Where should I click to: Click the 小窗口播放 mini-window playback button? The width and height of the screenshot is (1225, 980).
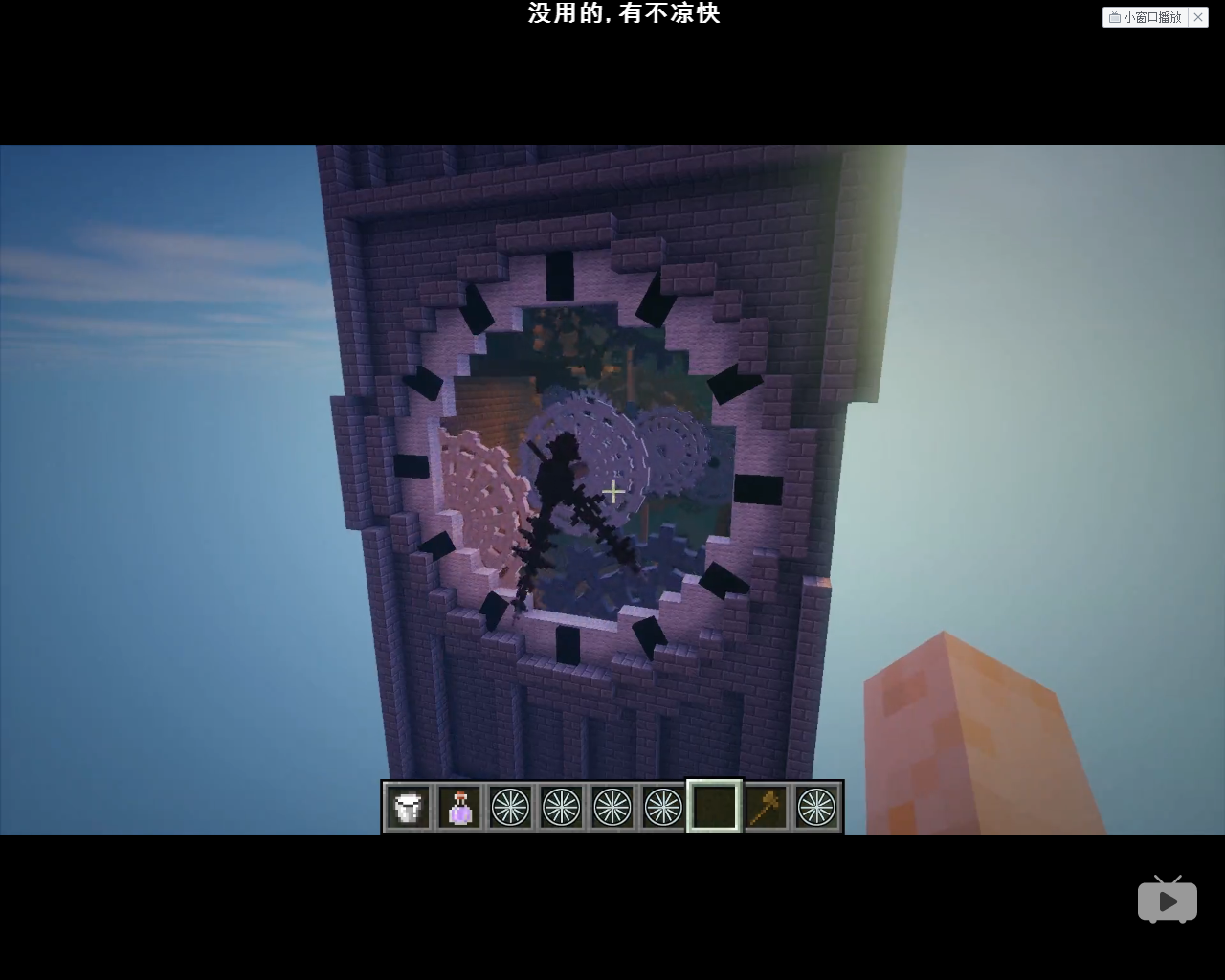point(1145,17)
